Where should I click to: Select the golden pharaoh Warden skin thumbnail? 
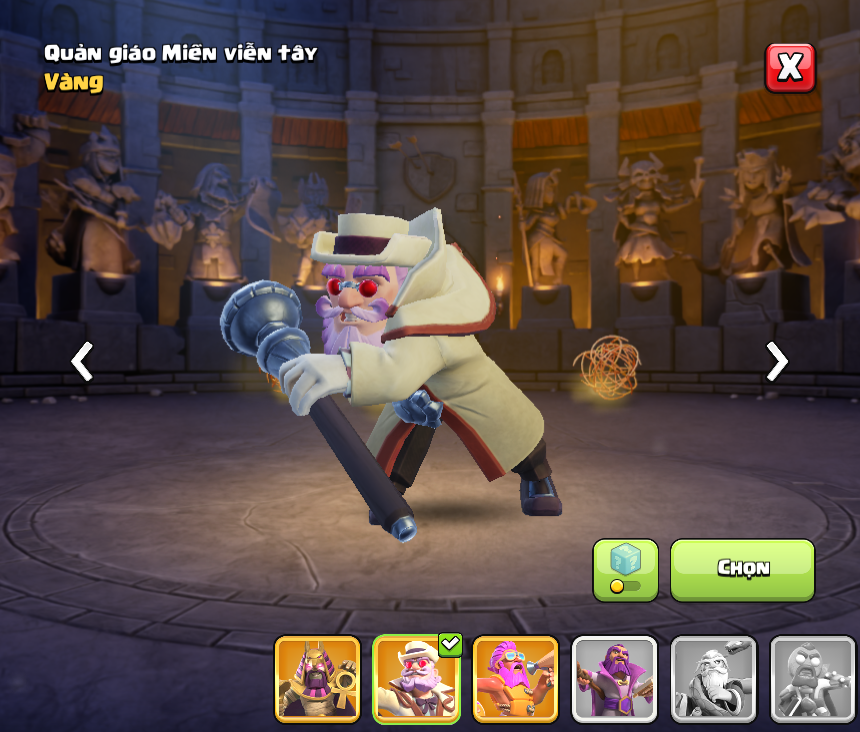coord(317,678)
